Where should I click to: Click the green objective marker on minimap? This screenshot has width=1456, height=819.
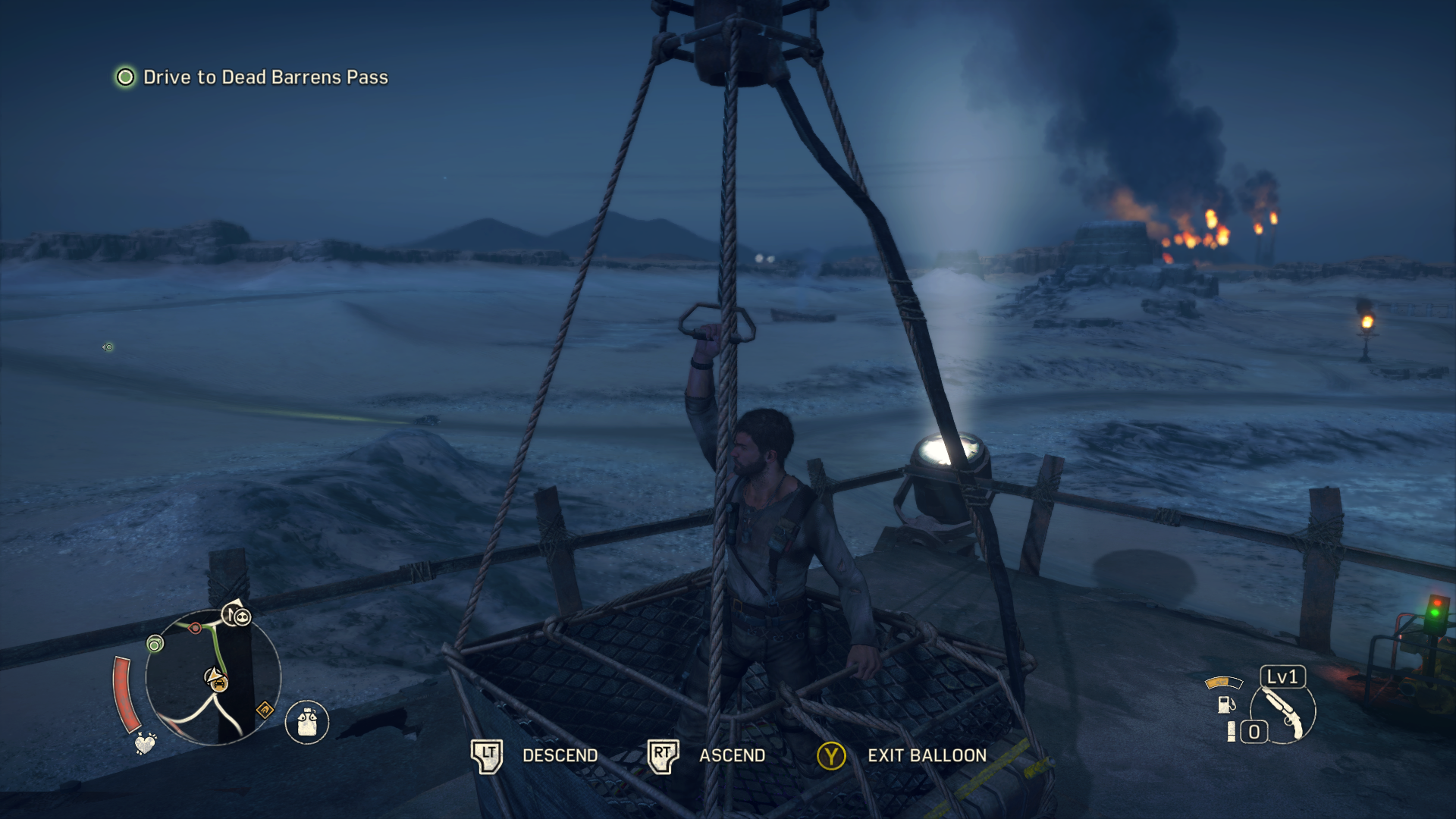pyautogui.click(x=155, y=645)
